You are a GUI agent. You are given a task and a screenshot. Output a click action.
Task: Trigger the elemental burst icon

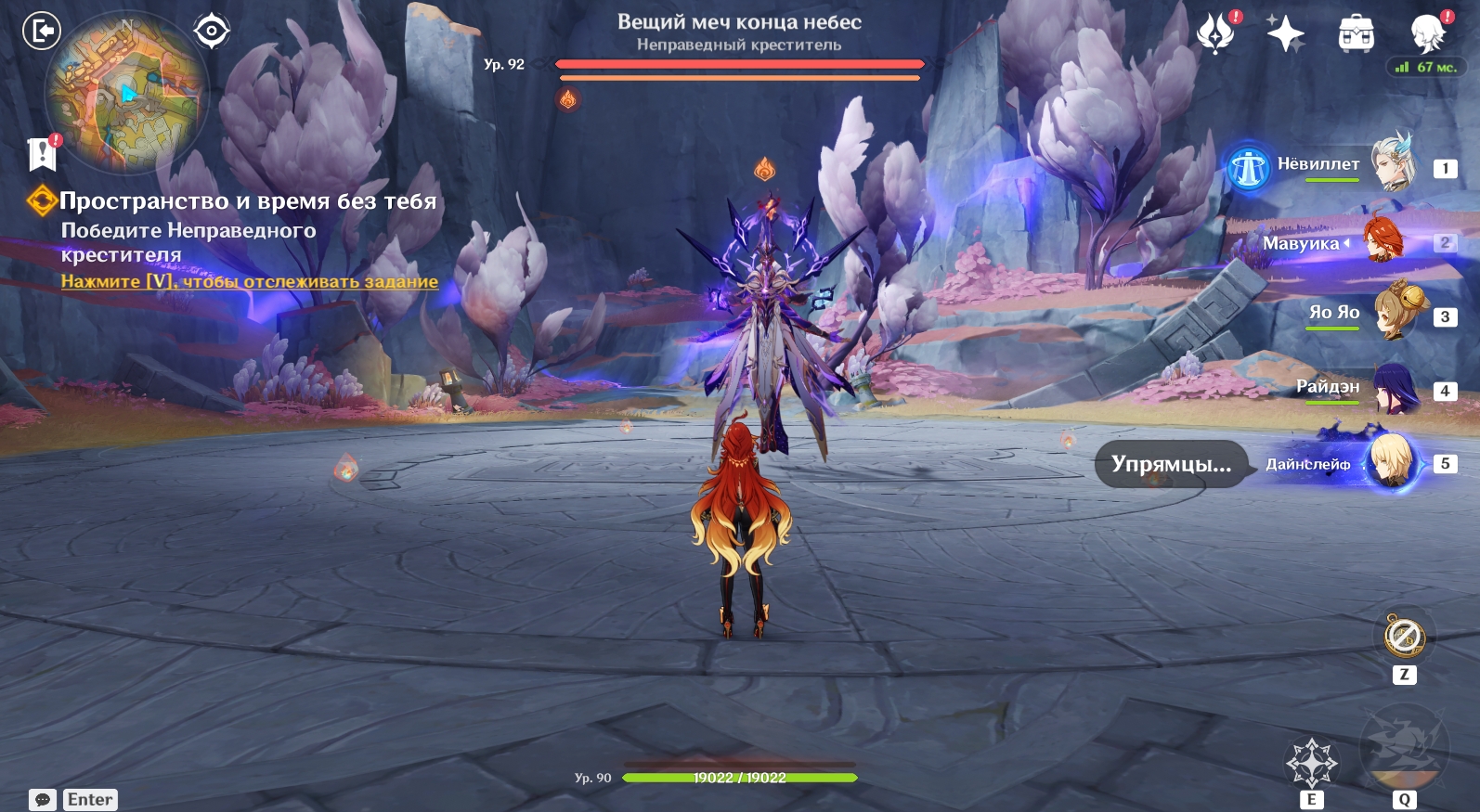[1404, 747]
